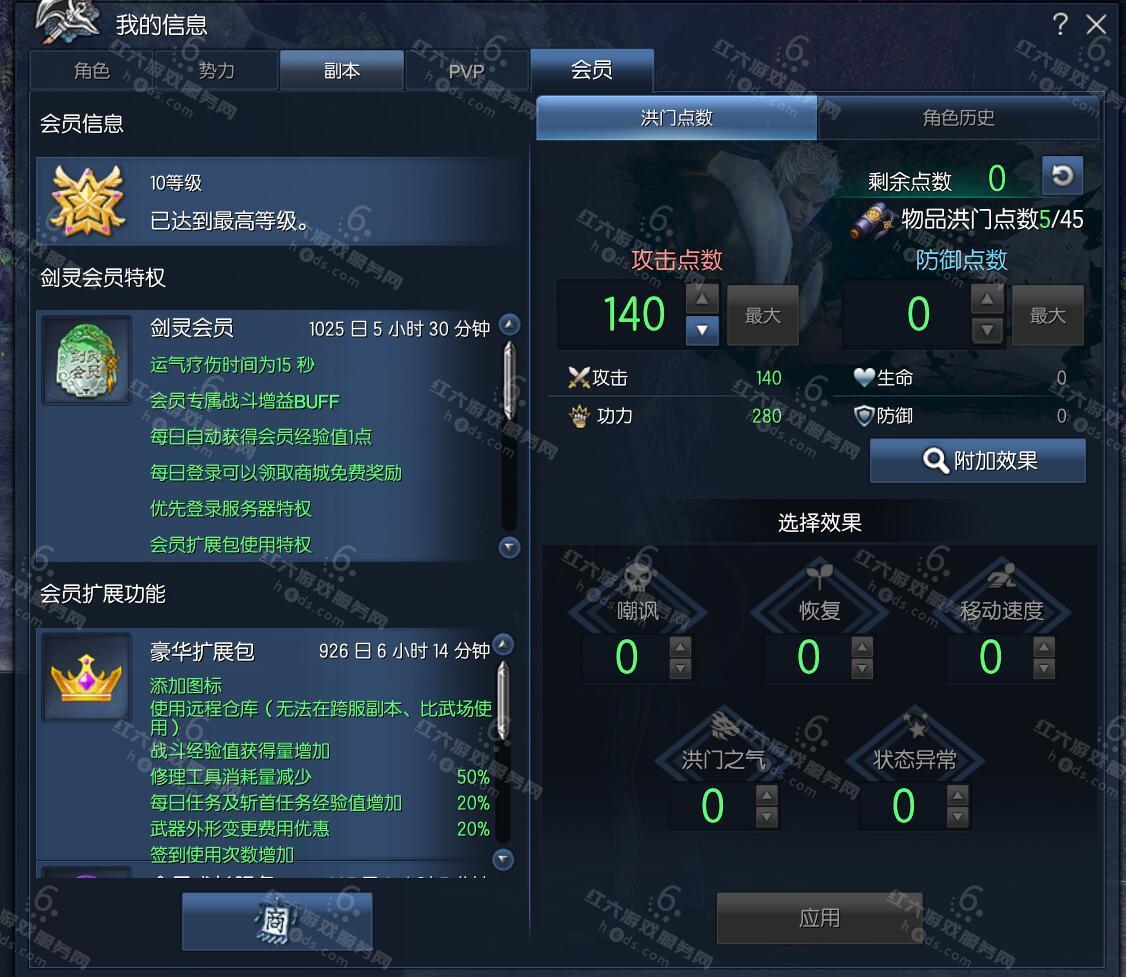Close the 我的信息 window

pyautogui.click(x=1097, y=25)
